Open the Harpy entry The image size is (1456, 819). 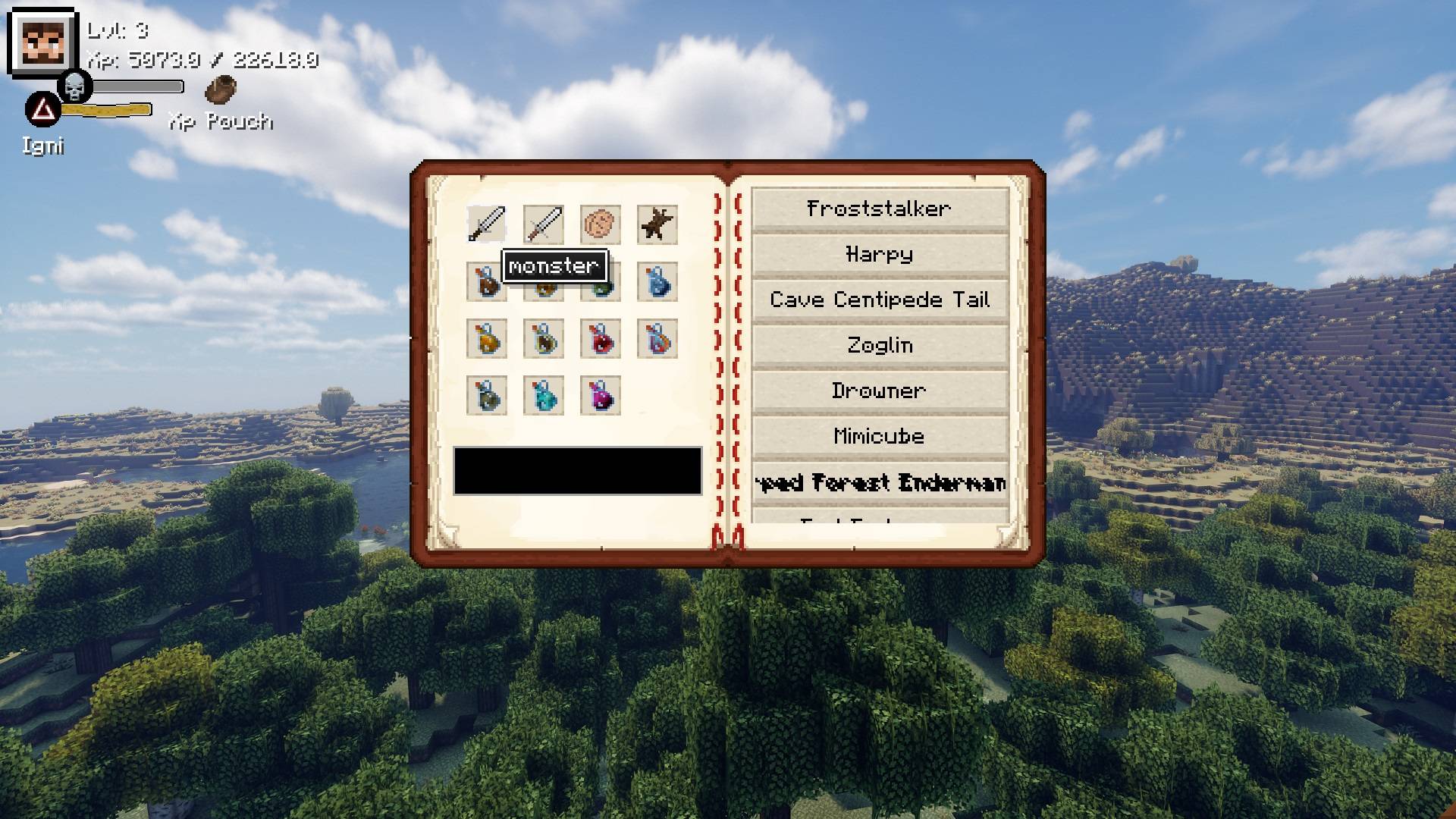pyautogui.click(x=878, y=254)
